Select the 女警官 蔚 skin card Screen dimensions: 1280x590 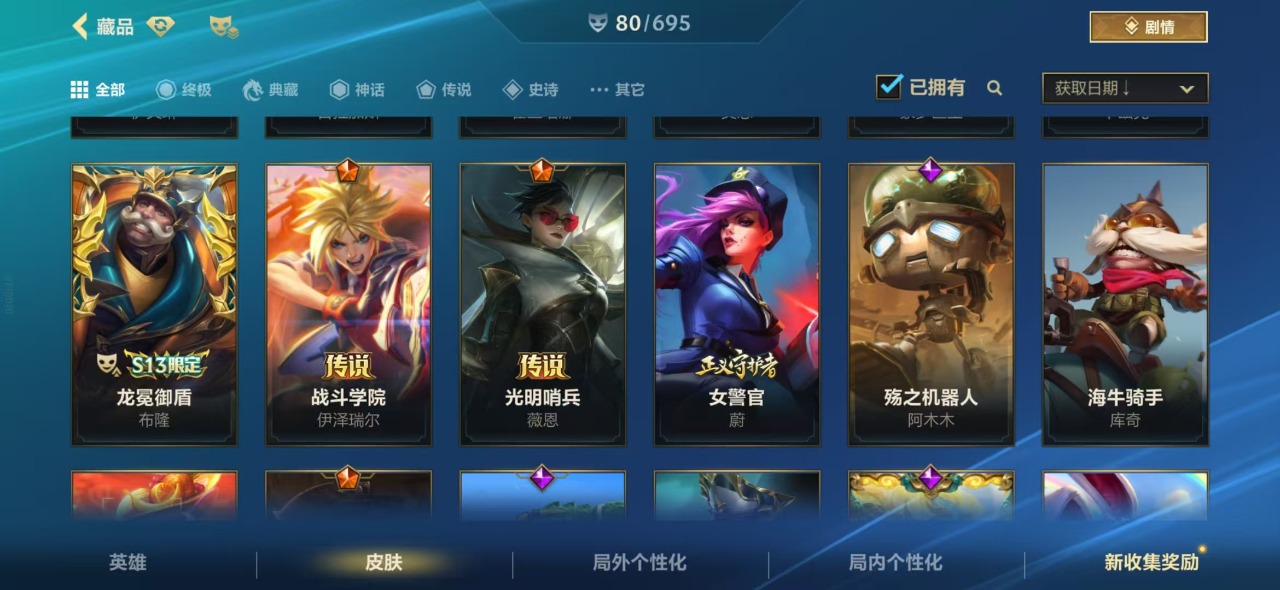[736, 304]
